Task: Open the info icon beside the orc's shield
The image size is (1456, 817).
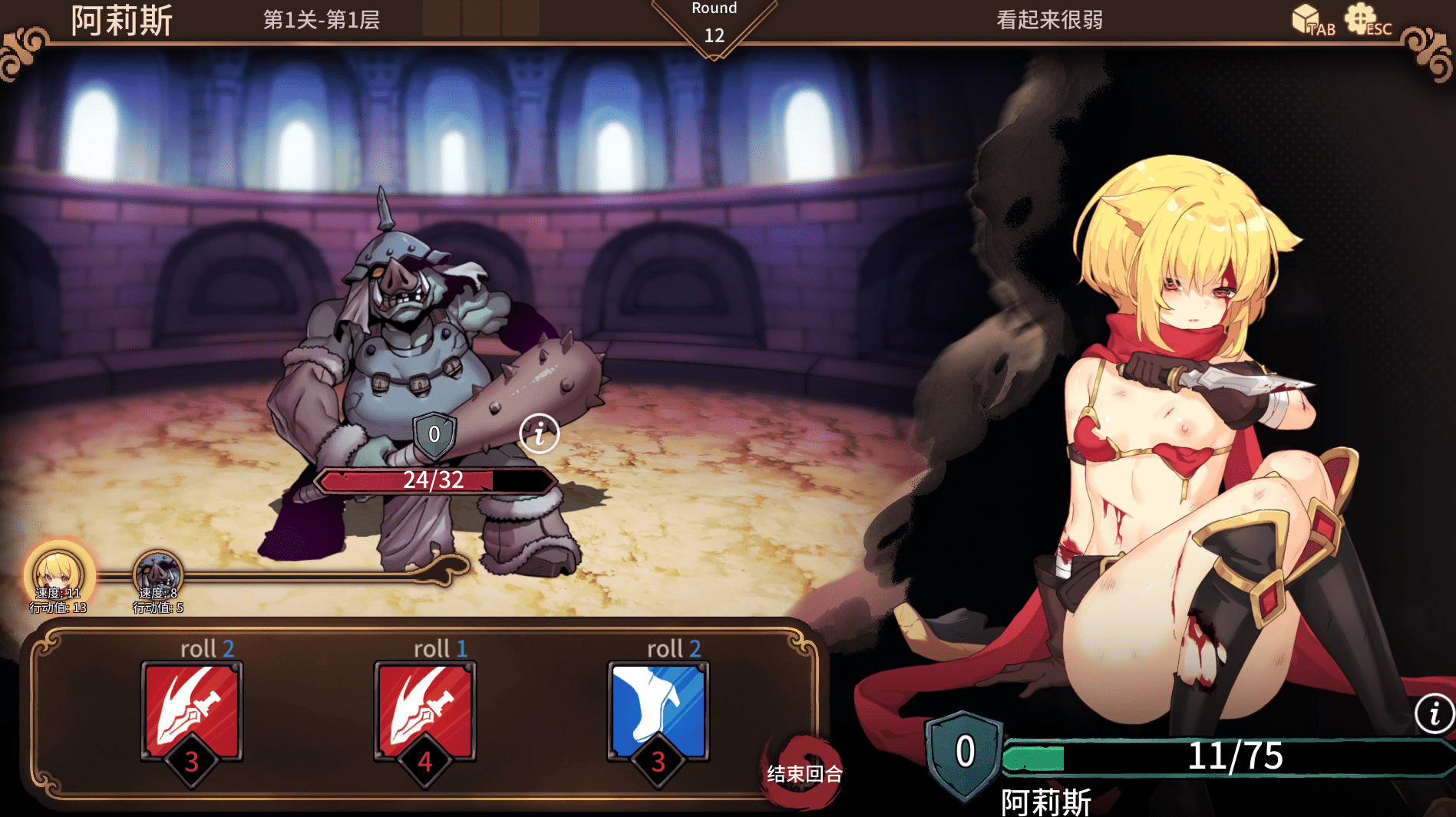Action: click(539, 433)
